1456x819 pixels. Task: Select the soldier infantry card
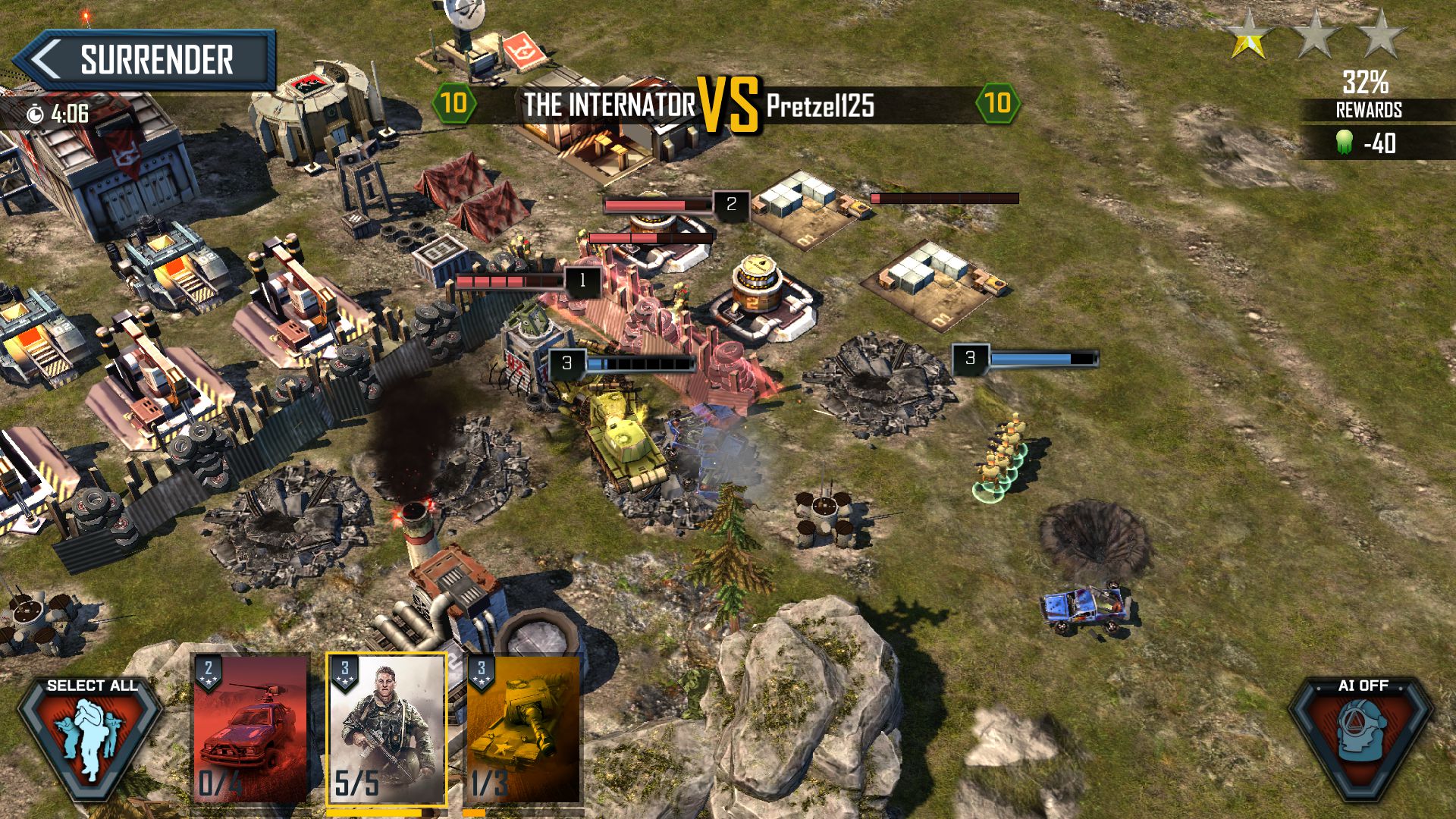pos(386,730)
